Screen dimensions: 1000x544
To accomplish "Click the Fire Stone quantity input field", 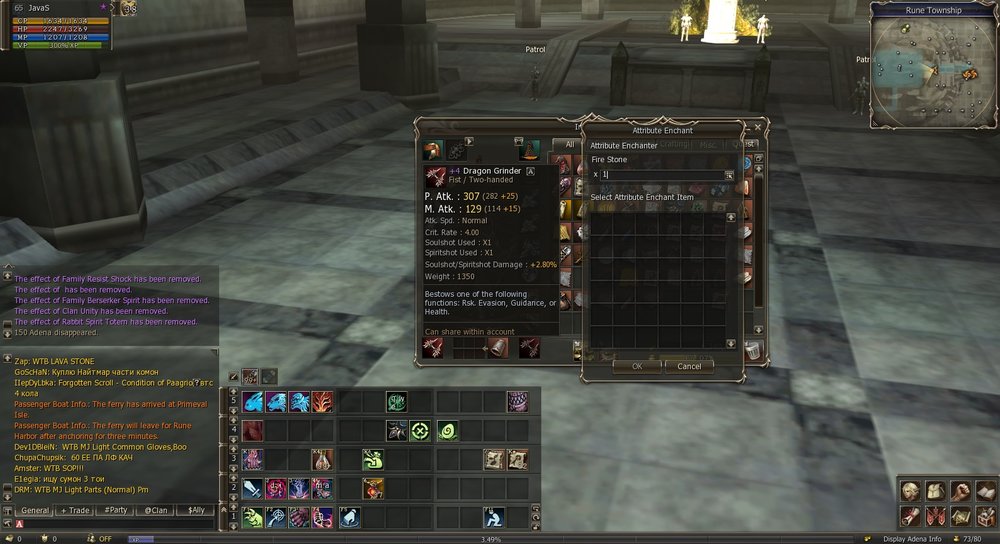I will tap(662, 175).
